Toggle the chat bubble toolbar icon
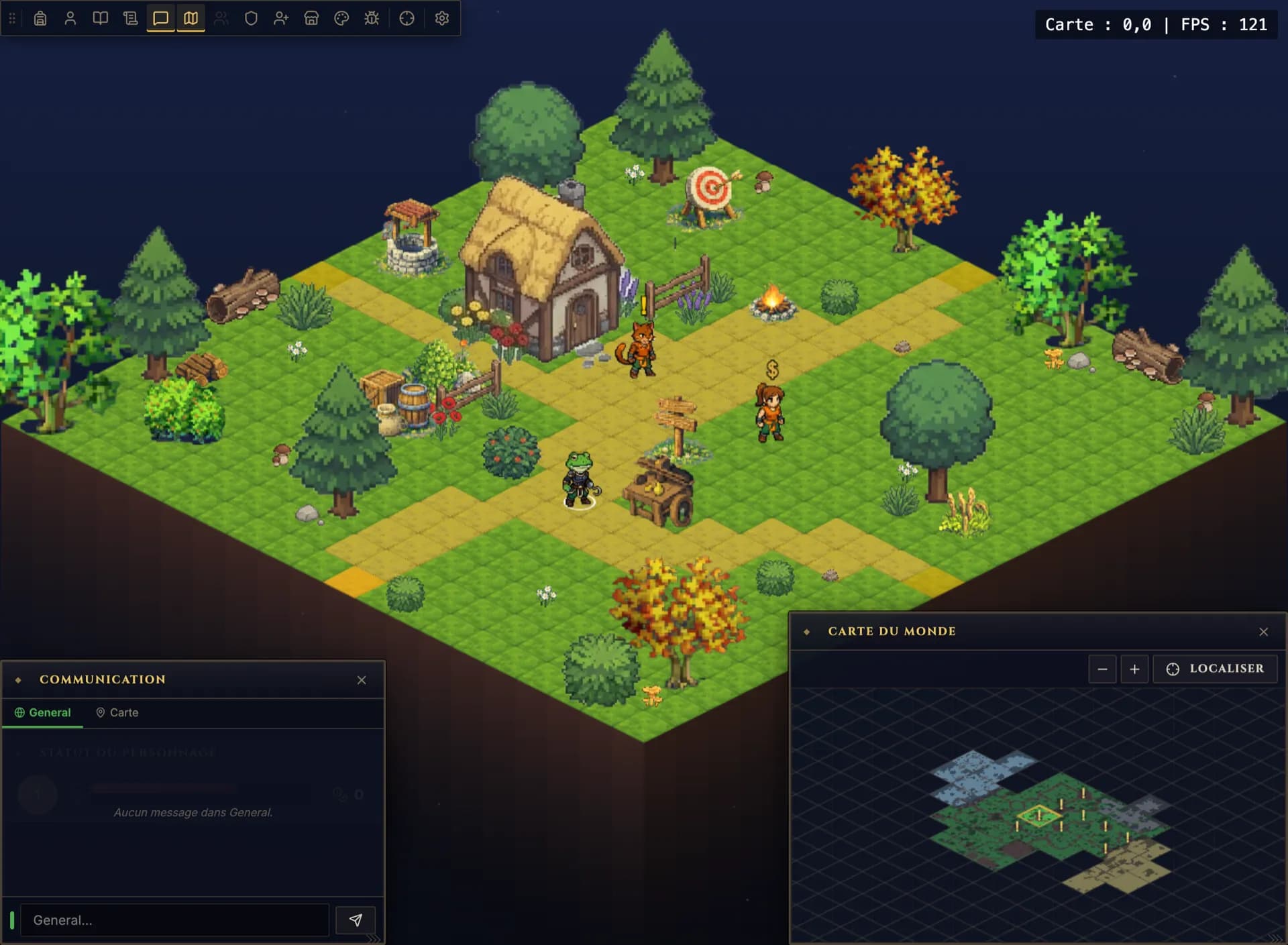The width and height of the screenshot is (1288, 945). 161,18
